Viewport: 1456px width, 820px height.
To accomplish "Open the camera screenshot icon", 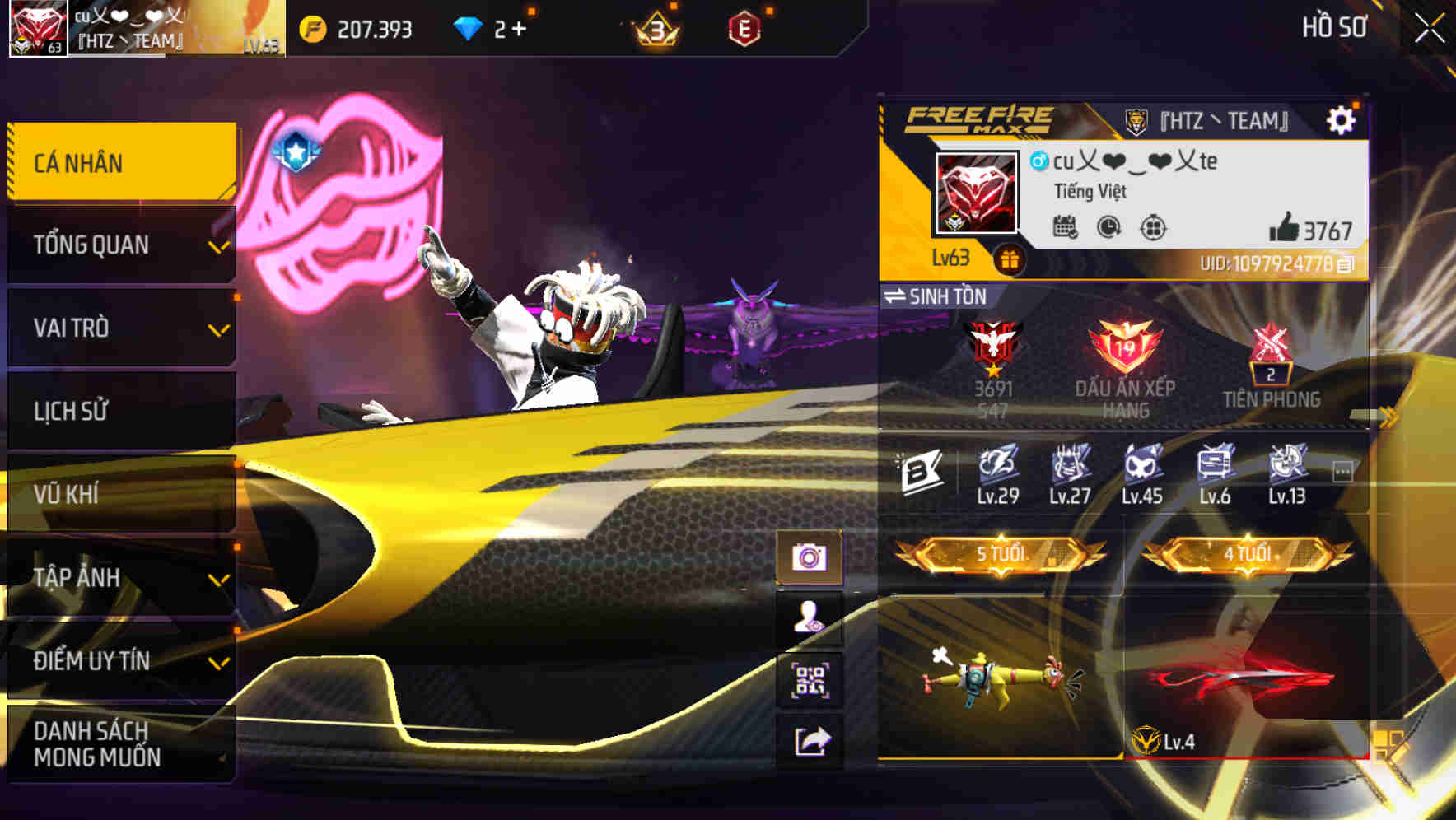I will pyautogui.click(x=811, y=557).
